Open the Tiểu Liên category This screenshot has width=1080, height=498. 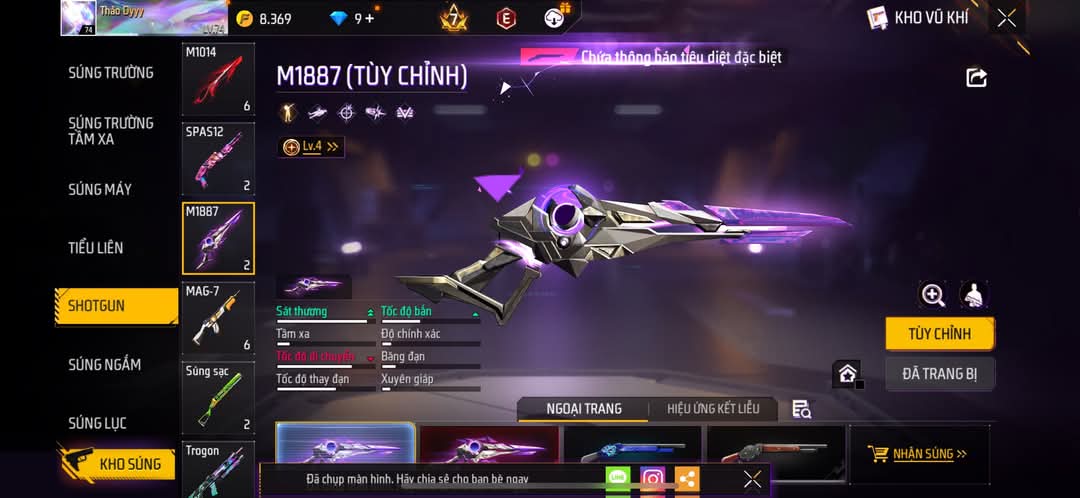tap(96, 247)
